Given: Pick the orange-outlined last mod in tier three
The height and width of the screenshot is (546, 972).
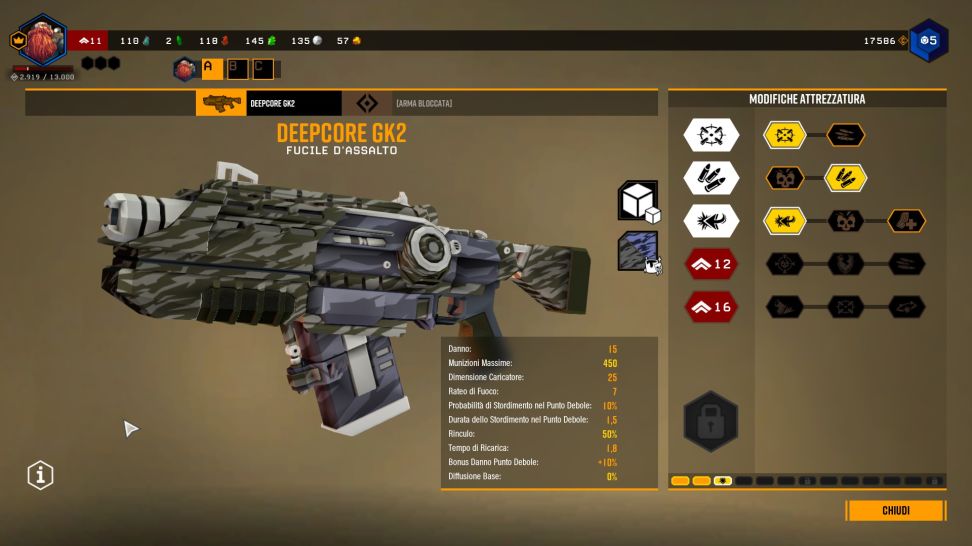Looking at the screenshot, I should pos(906,221).
